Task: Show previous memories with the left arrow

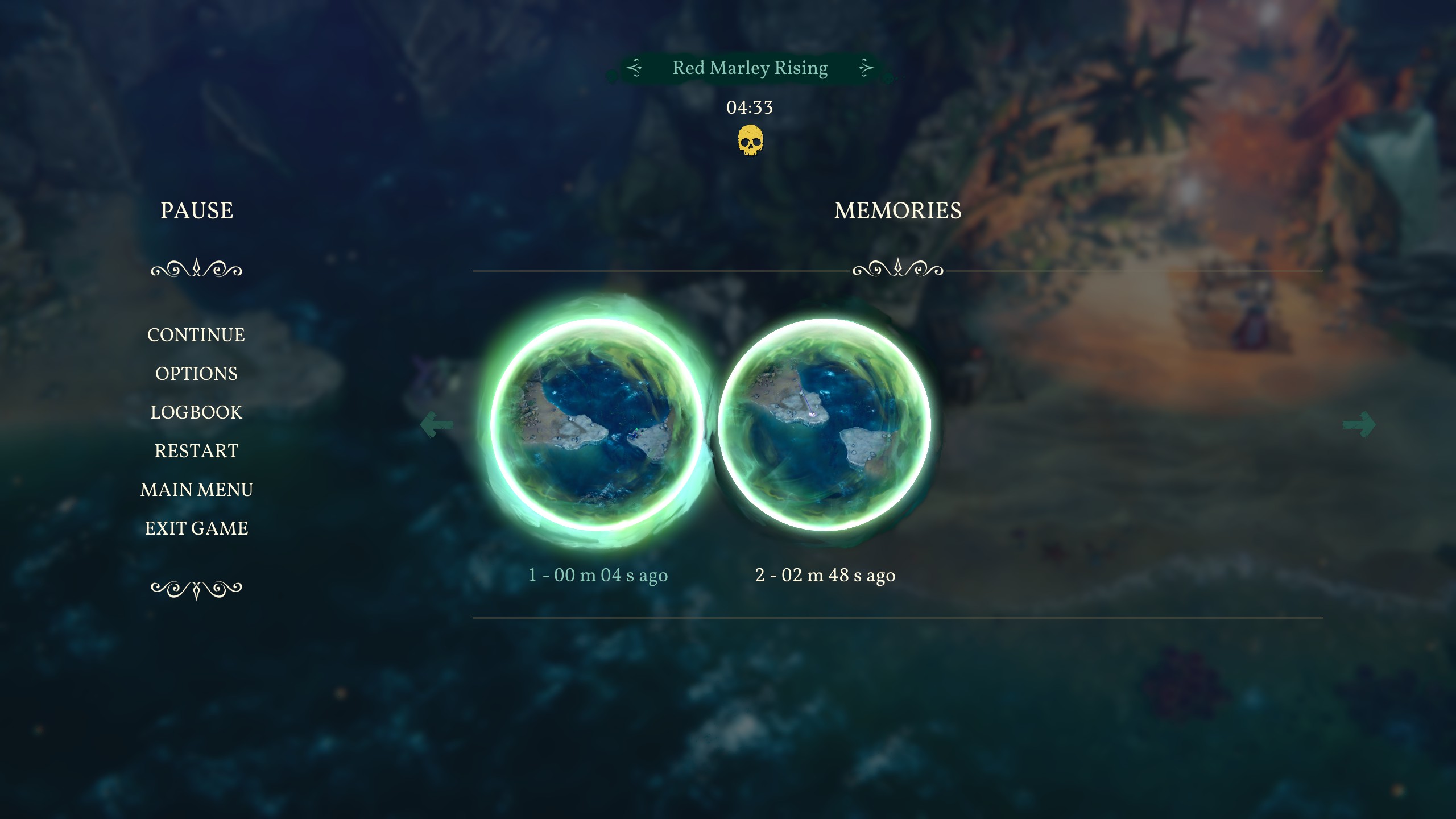Action: [436, 424]
